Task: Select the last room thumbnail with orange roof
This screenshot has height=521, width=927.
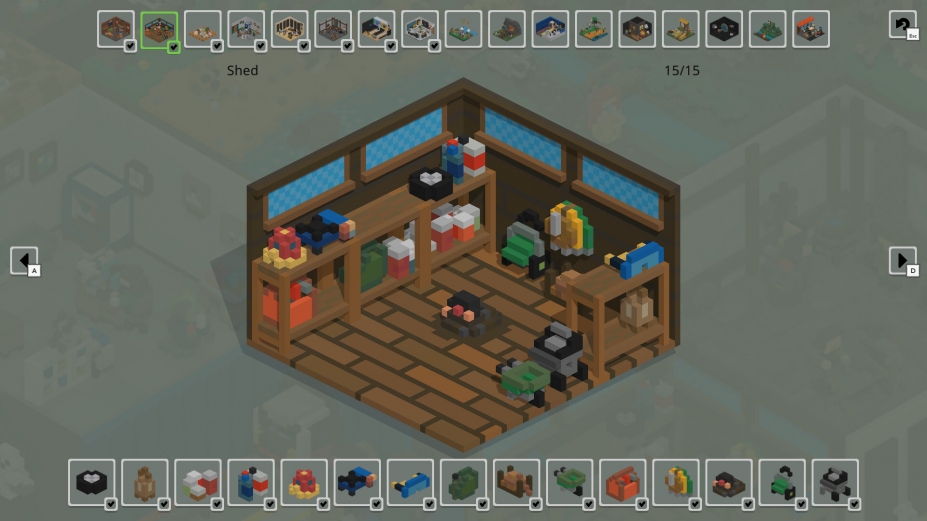Action: (811, 30)
